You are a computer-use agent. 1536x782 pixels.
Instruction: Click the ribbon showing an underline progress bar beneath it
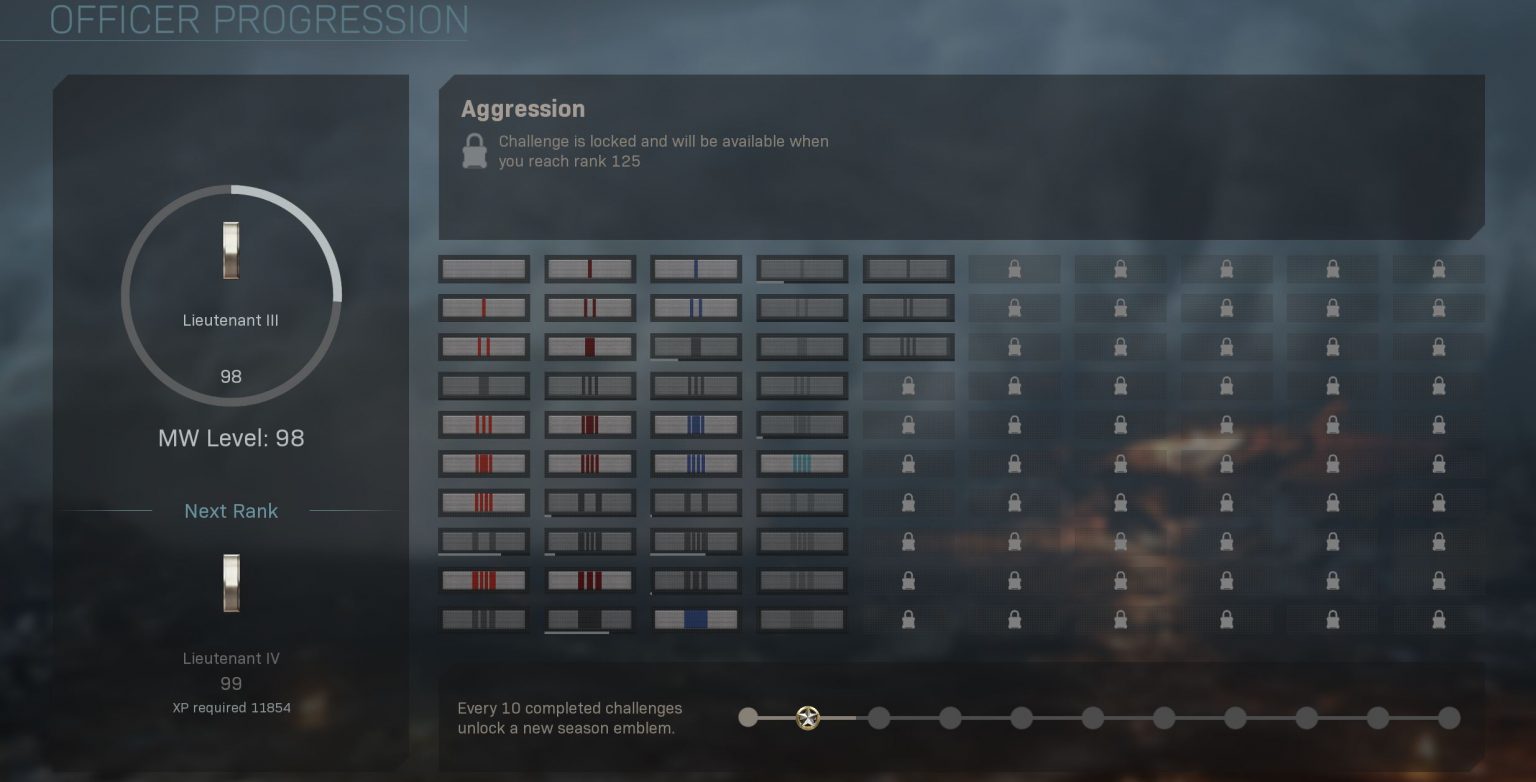point(590,618)
